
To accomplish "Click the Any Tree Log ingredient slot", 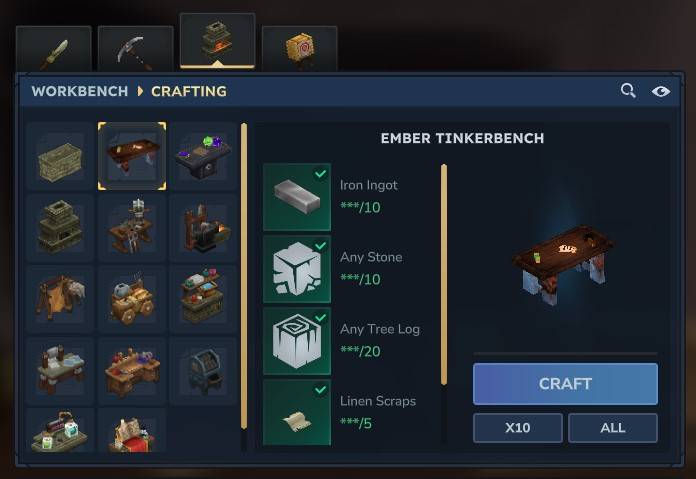I will tap(296, 341).
